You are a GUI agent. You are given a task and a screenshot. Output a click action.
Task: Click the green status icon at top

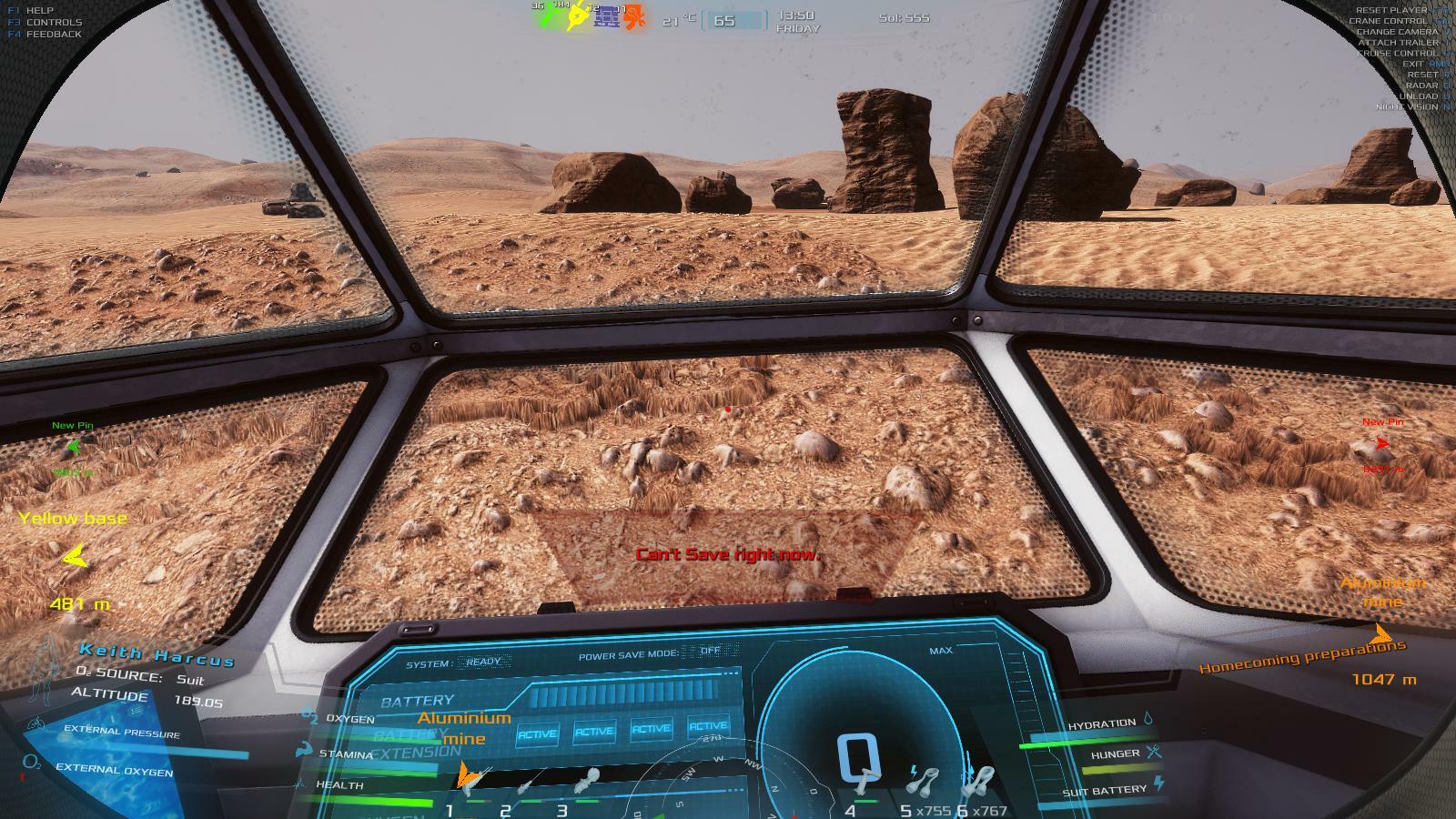tap(547, 17)
